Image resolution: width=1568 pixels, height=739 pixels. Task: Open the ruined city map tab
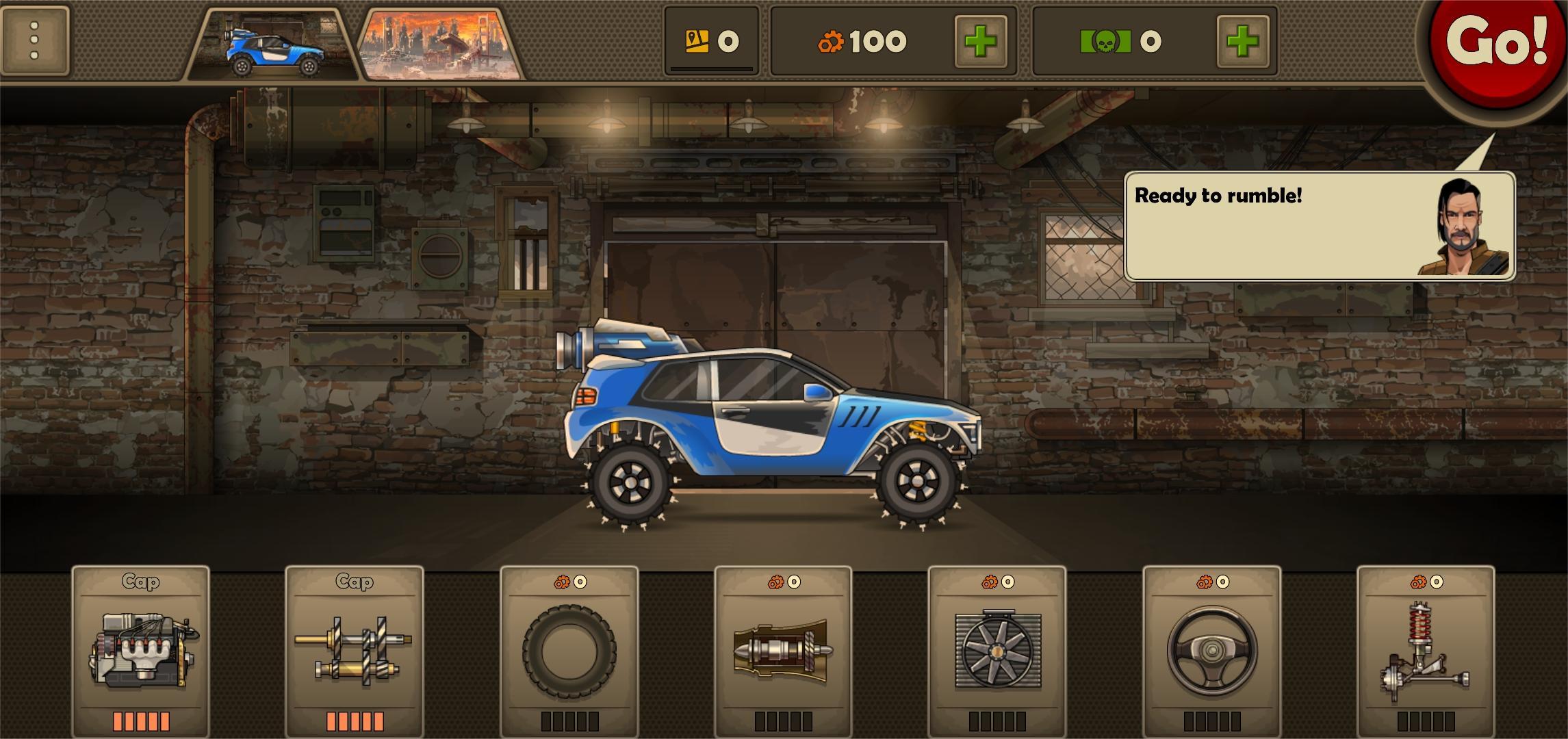pos(439,46)
